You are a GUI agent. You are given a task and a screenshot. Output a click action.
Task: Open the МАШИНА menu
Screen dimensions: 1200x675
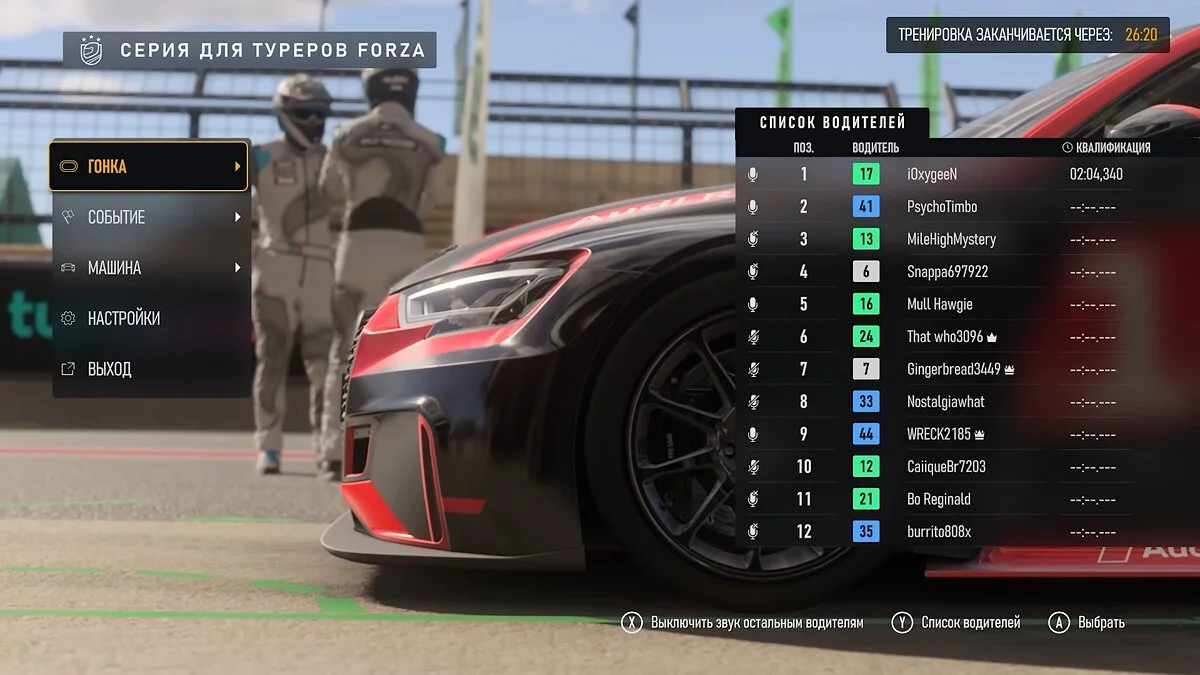pos(148,268)
